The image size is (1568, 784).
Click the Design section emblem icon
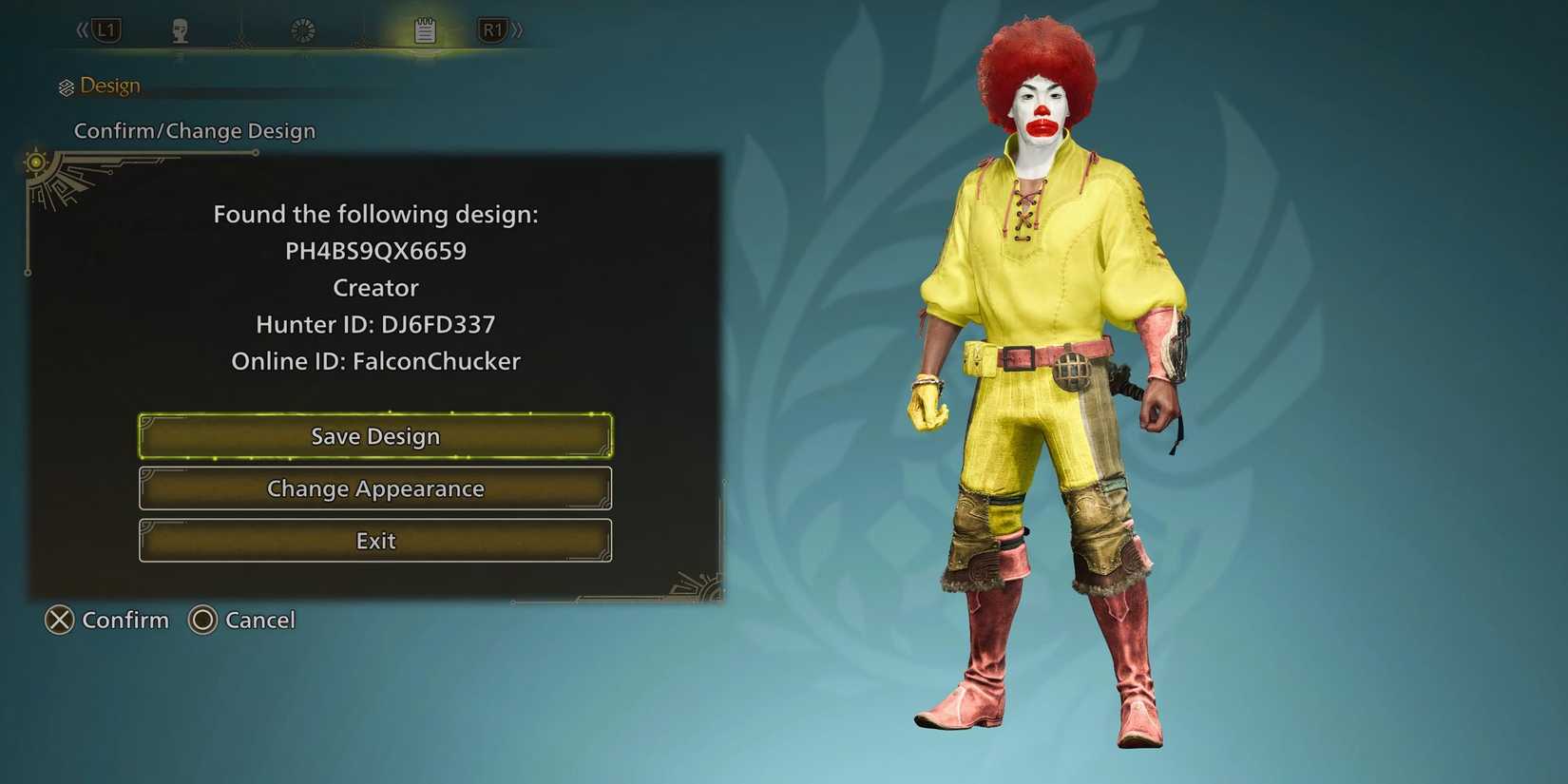click(65, 86)
